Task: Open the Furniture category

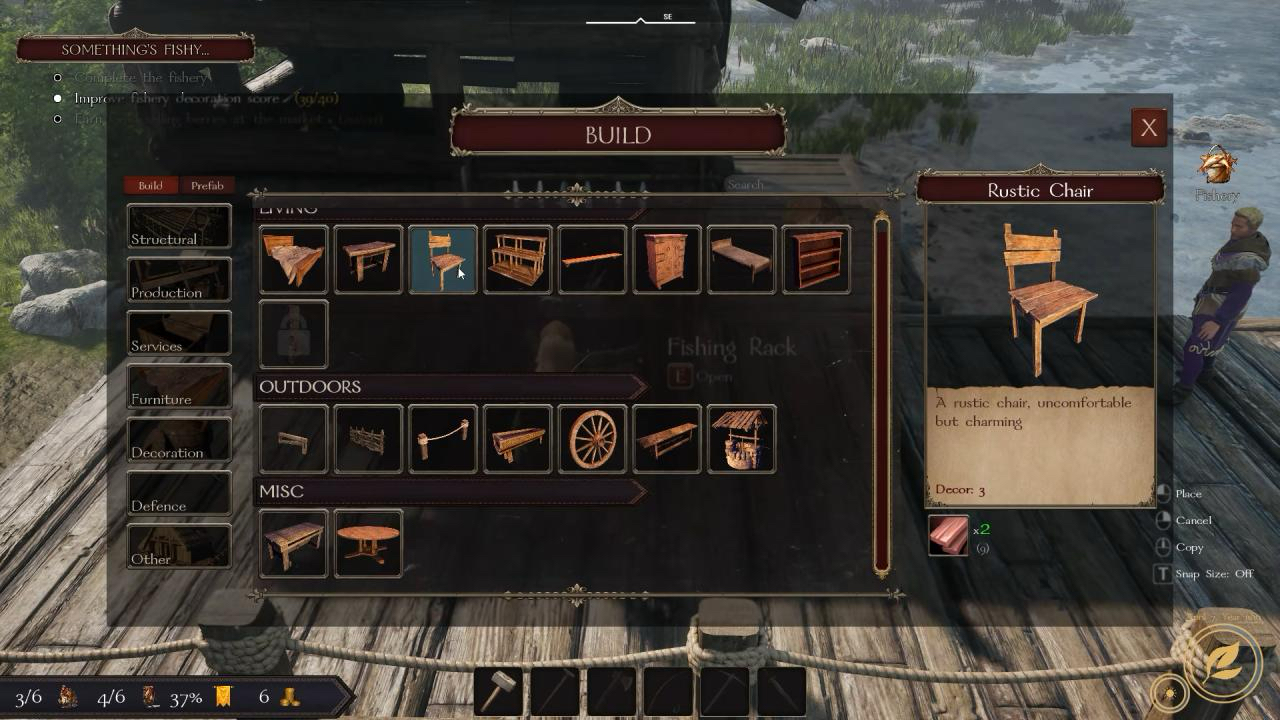Action: coord(179,386)
